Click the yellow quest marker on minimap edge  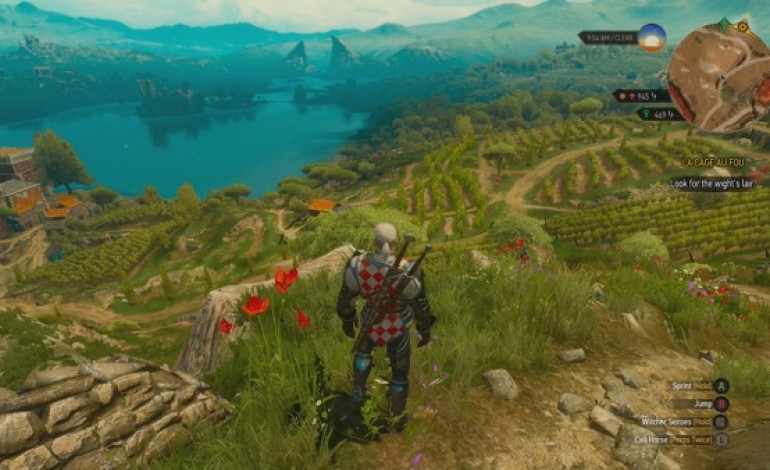743,25
